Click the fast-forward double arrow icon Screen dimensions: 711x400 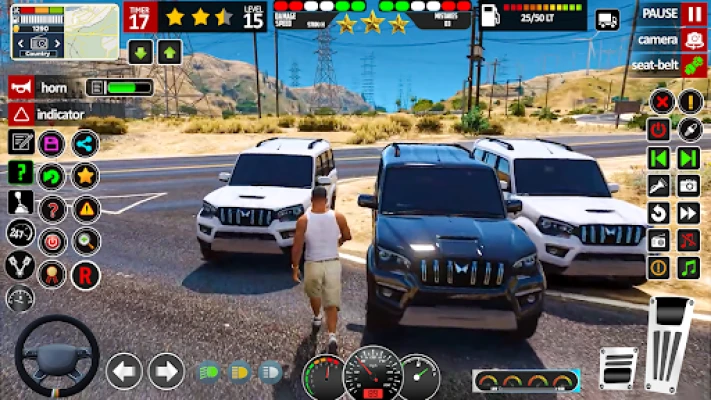(689, 212)
